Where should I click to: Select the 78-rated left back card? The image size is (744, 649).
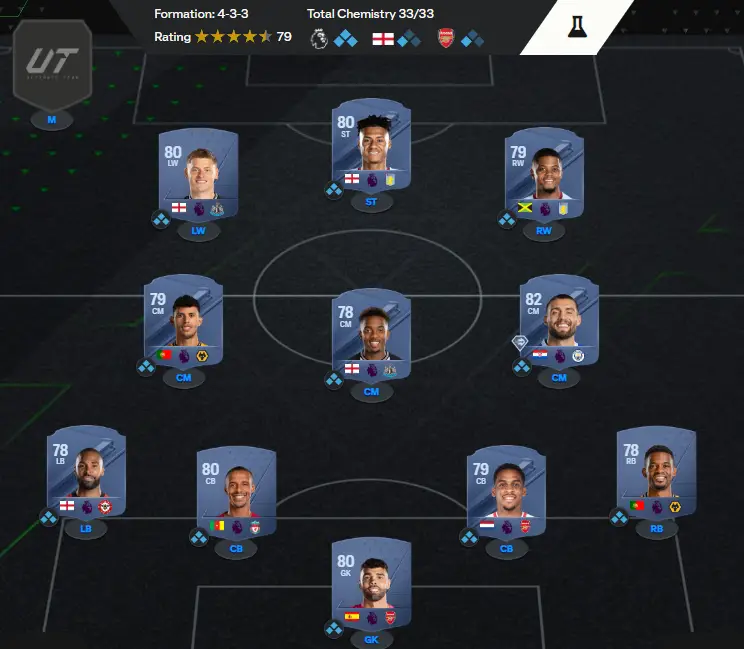86,474
